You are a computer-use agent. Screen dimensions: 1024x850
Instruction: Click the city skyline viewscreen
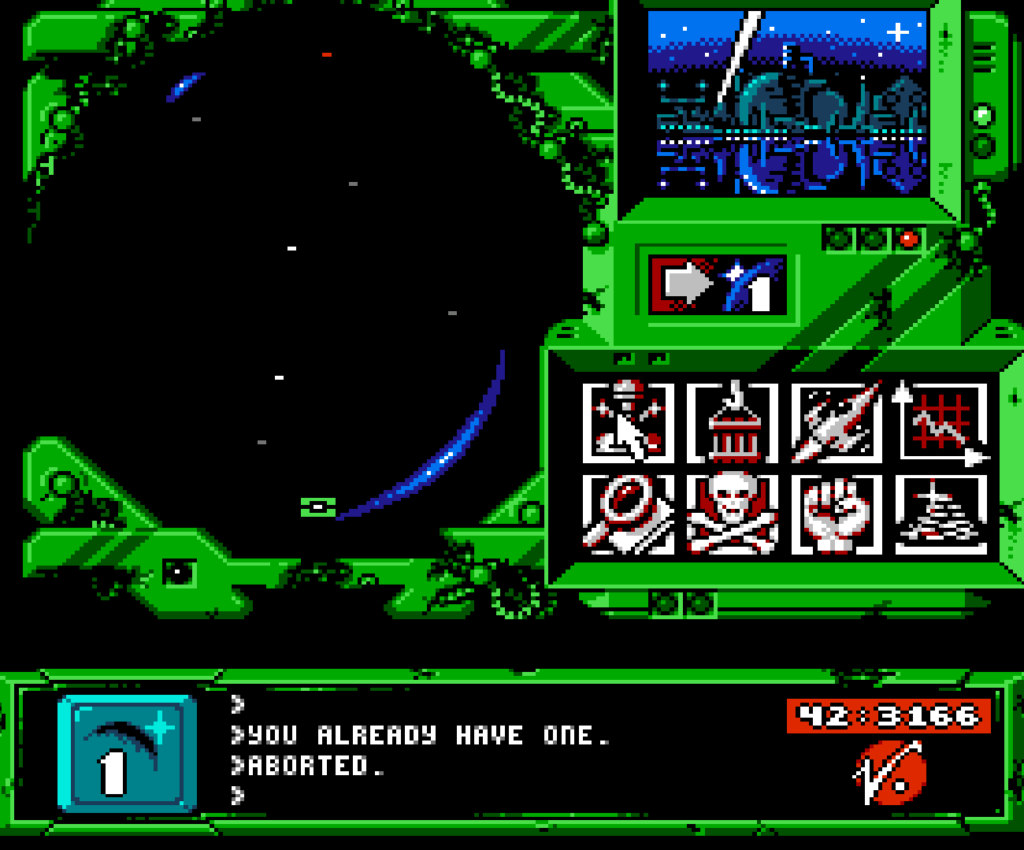[x=788, y=103]
